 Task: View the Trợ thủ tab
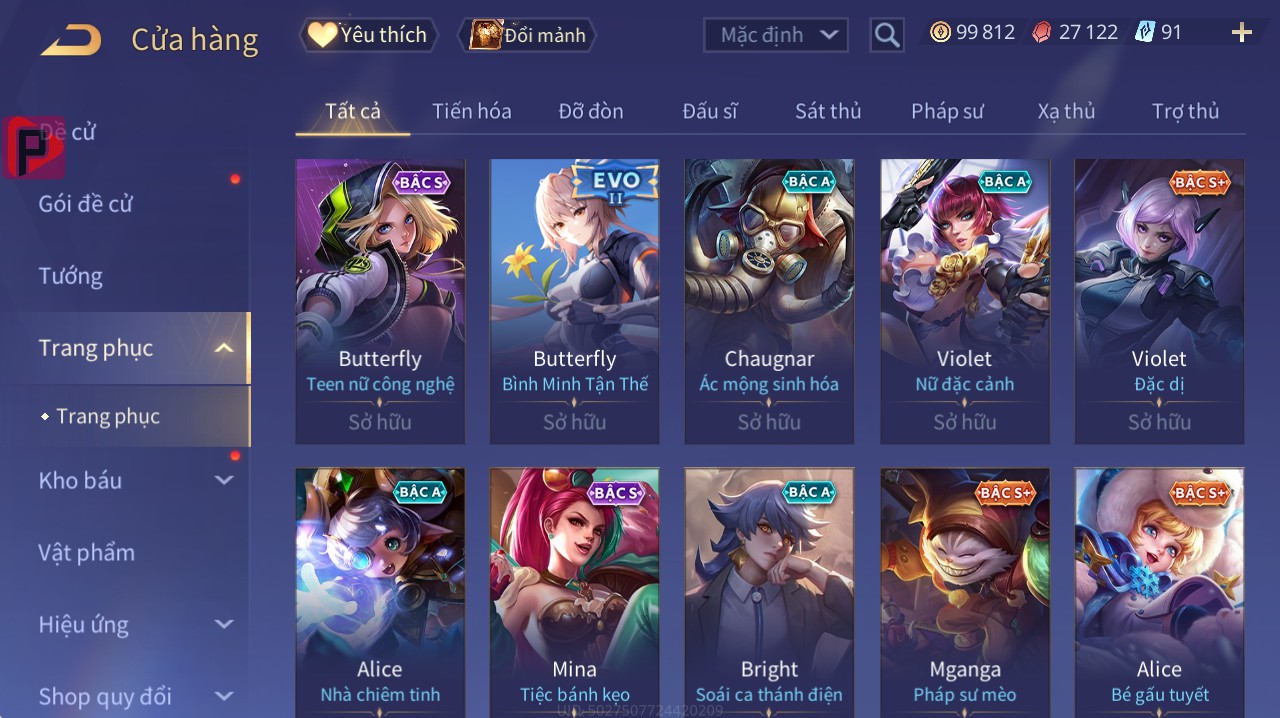(1185, 111)
